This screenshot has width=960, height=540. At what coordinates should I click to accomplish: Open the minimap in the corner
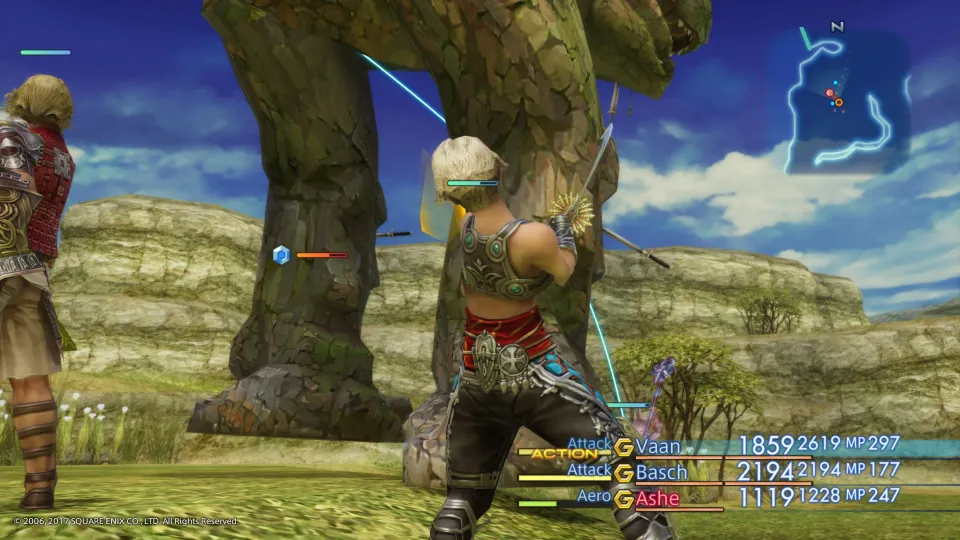pos(847,102)
